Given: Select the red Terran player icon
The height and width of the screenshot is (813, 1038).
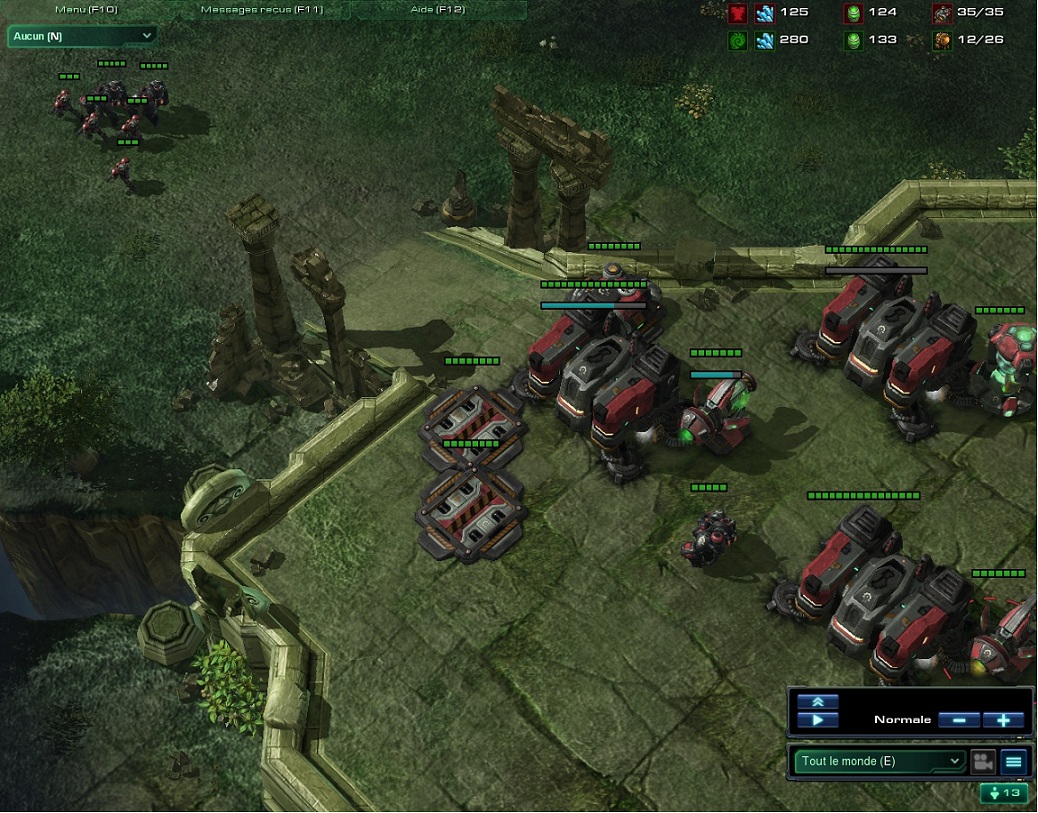Looking at the screenshot, I should click(738, 13).
